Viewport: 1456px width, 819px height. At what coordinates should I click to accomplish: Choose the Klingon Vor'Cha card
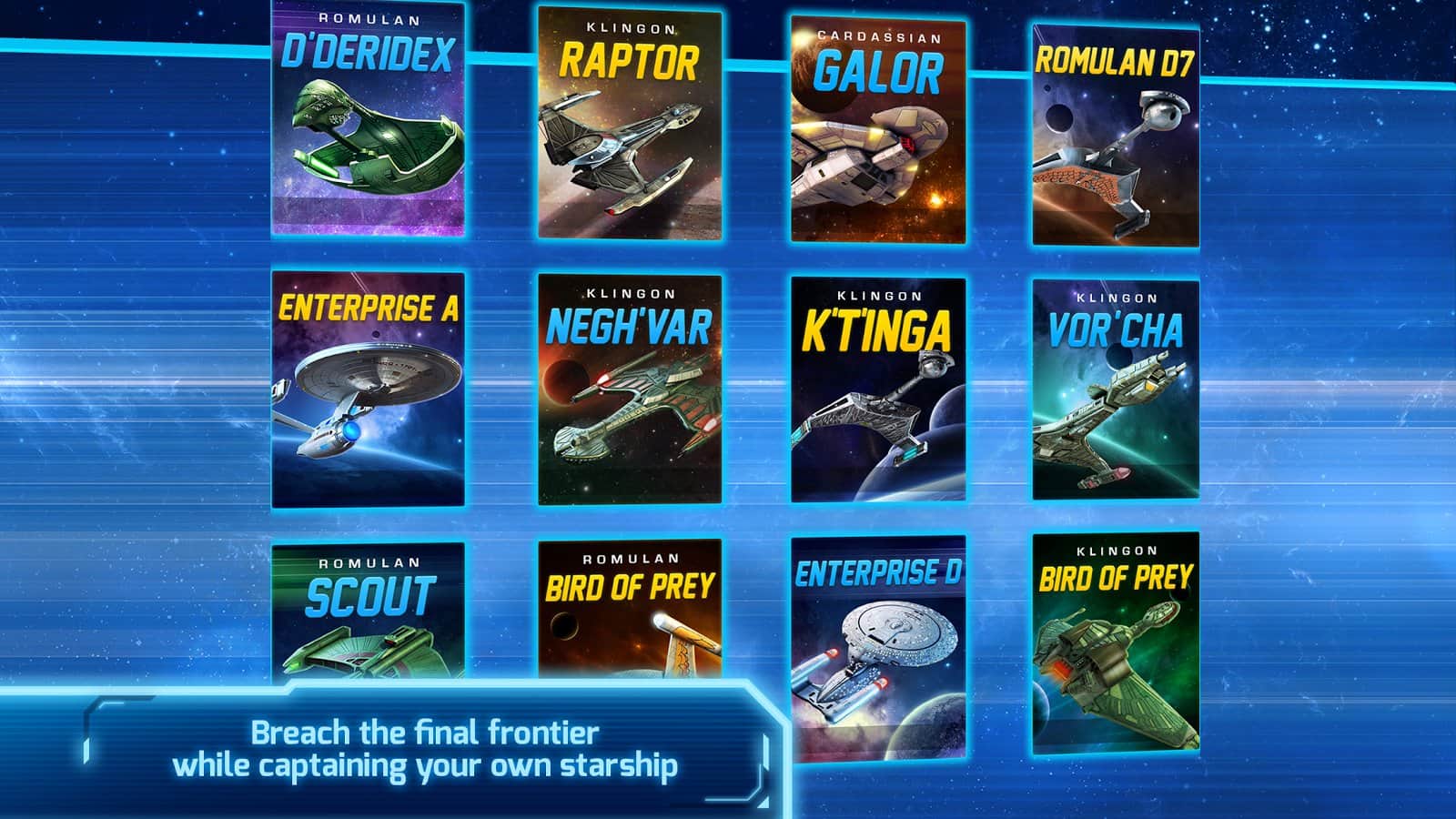pyautogui.click(x=1116, y=389)
